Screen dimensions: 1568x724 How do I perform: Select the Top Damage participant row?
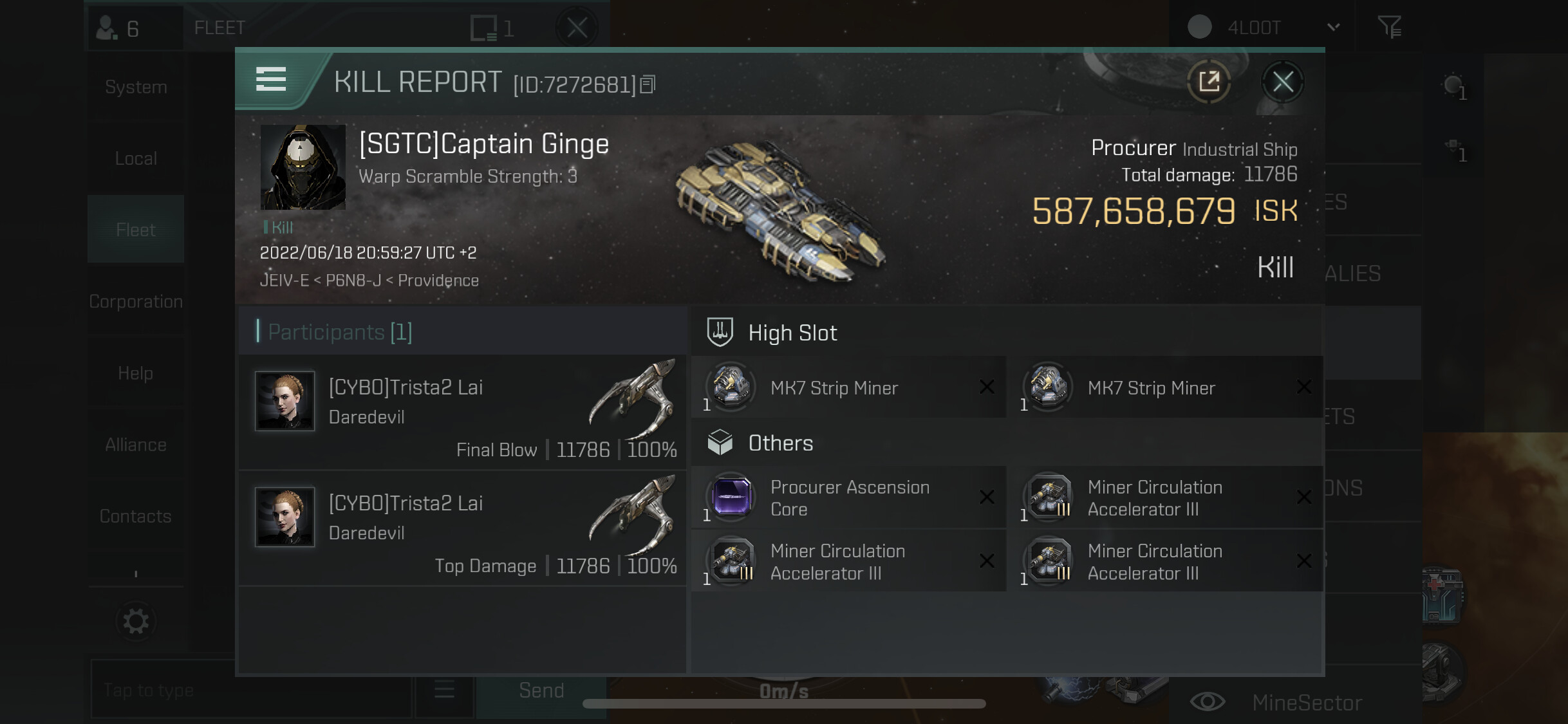(462, 528)
